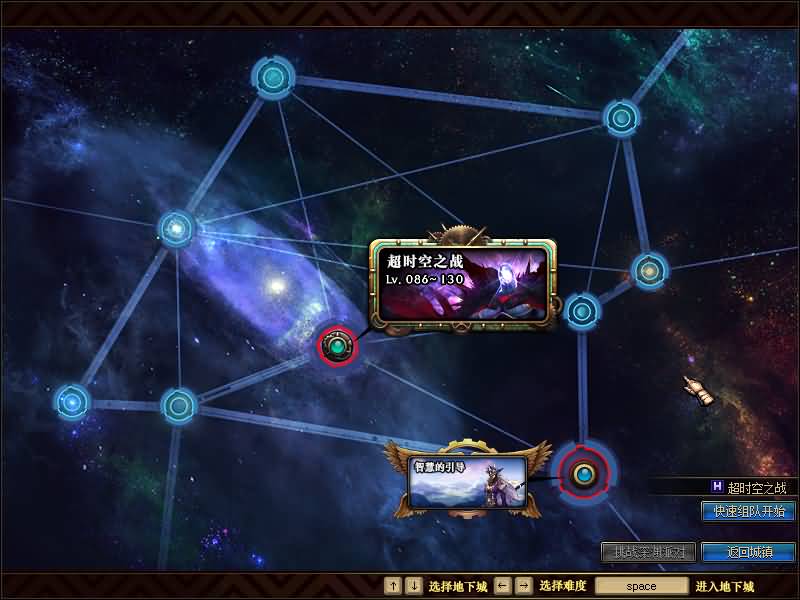Return to town via 返回城镇

point(748,552)
